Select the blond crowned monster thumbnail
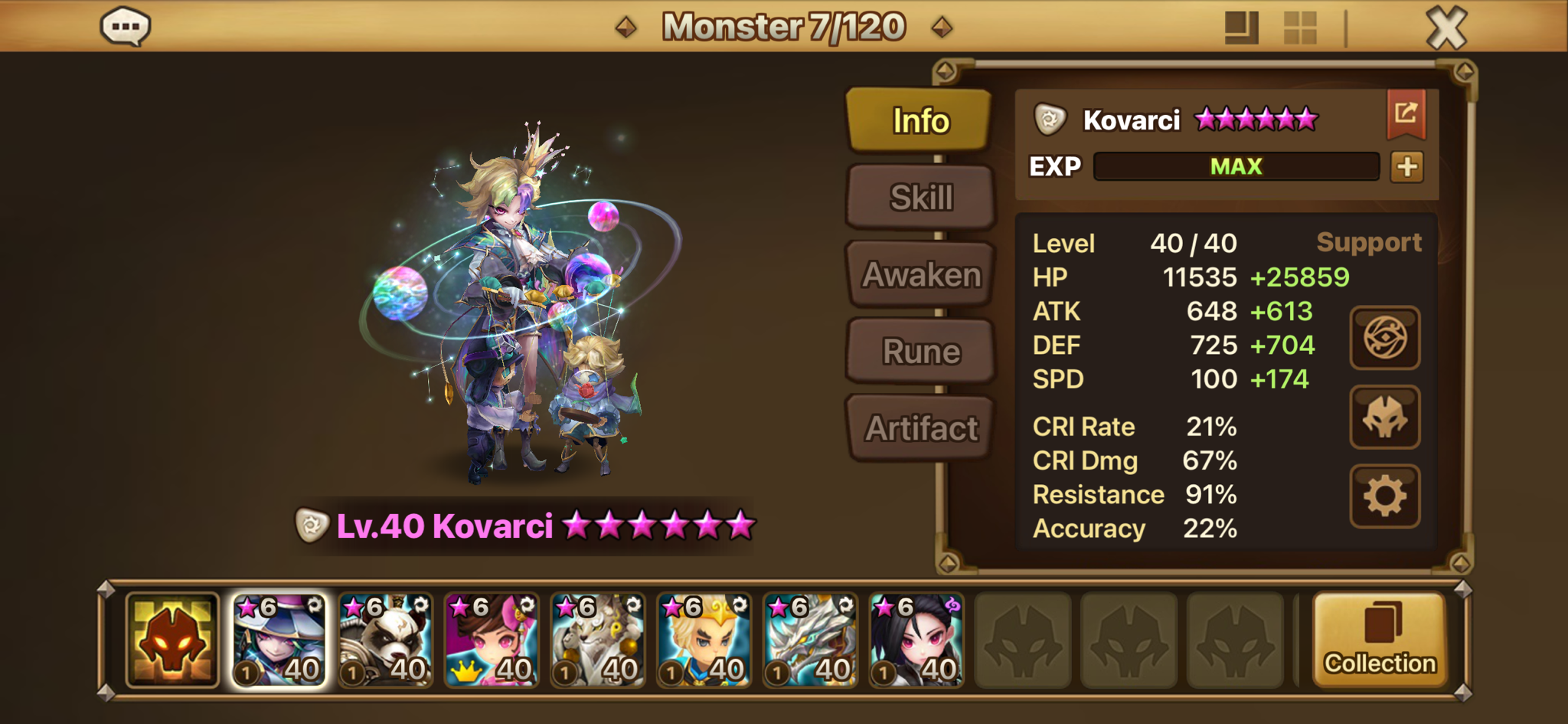Screen dimensions: 1568x724 coord(704,640)
